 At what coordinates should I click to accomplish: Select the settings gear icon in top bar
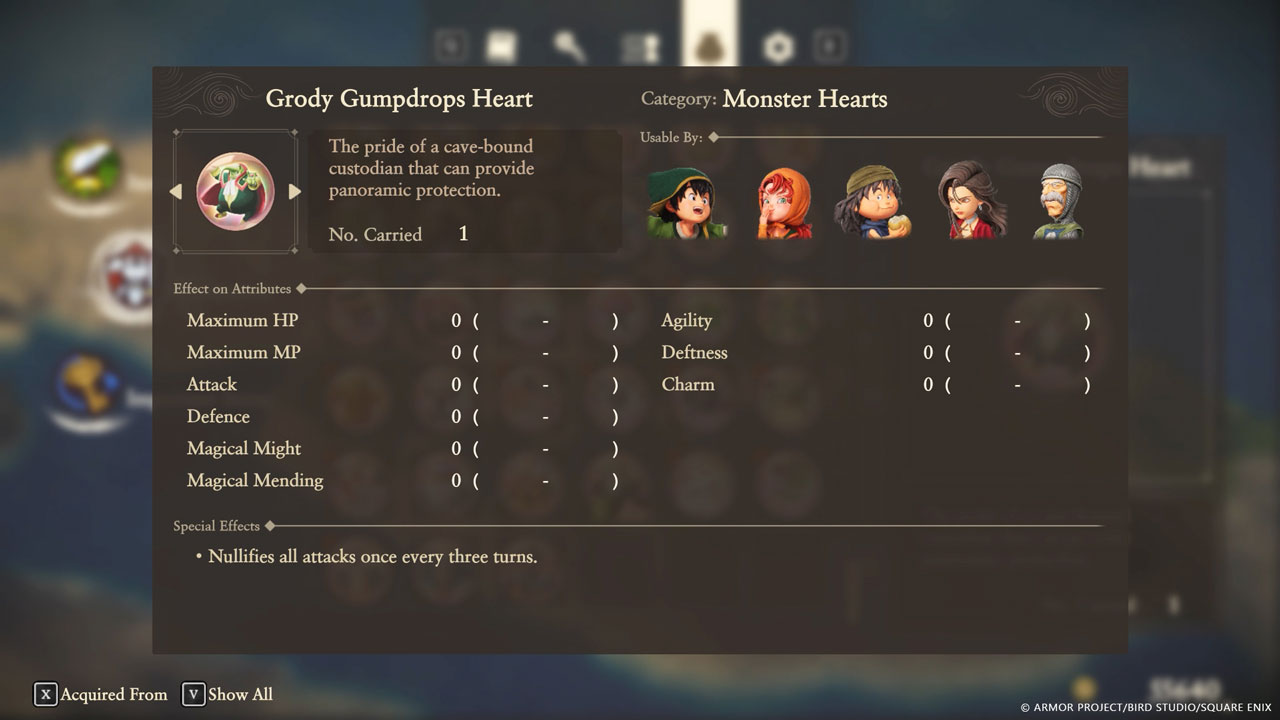(x=777, y=45)
